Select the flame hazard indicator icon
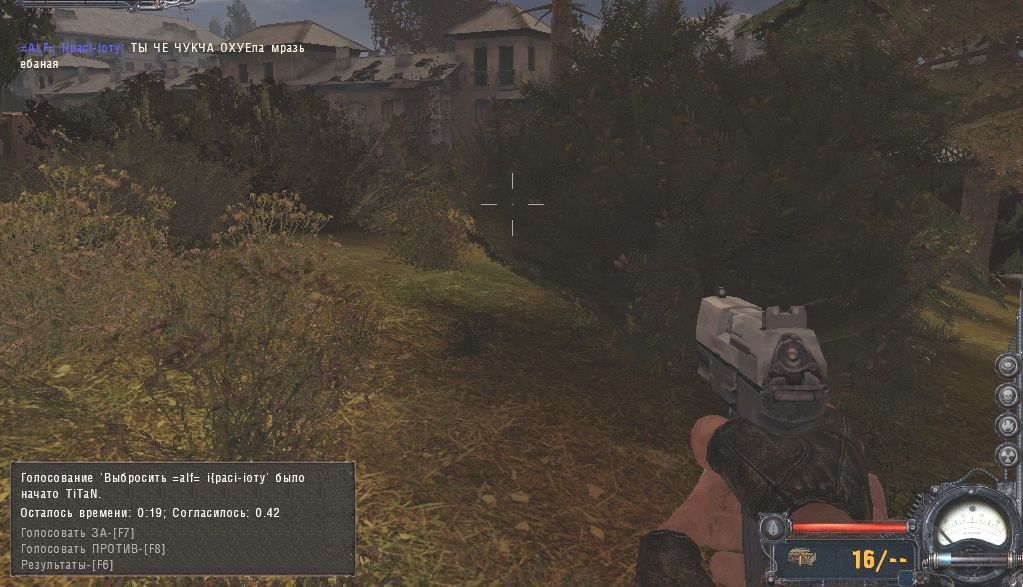This screenshot has width=1023, height=587. (x=1007, y=425)
